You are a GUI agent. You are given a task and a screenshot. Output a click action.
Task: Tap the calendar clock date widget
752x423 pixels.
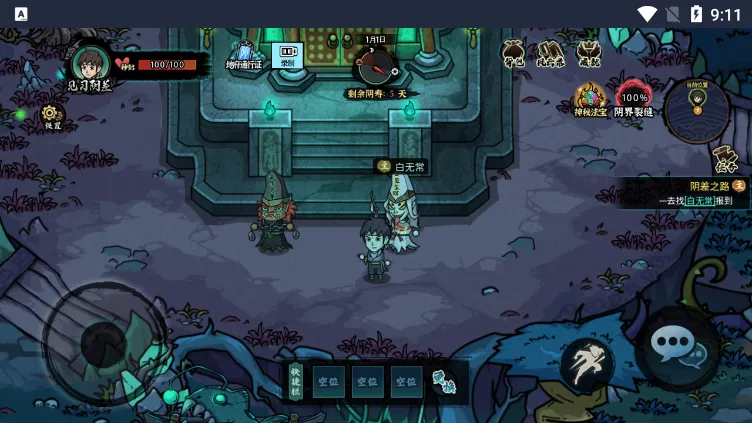click(375, 65)
